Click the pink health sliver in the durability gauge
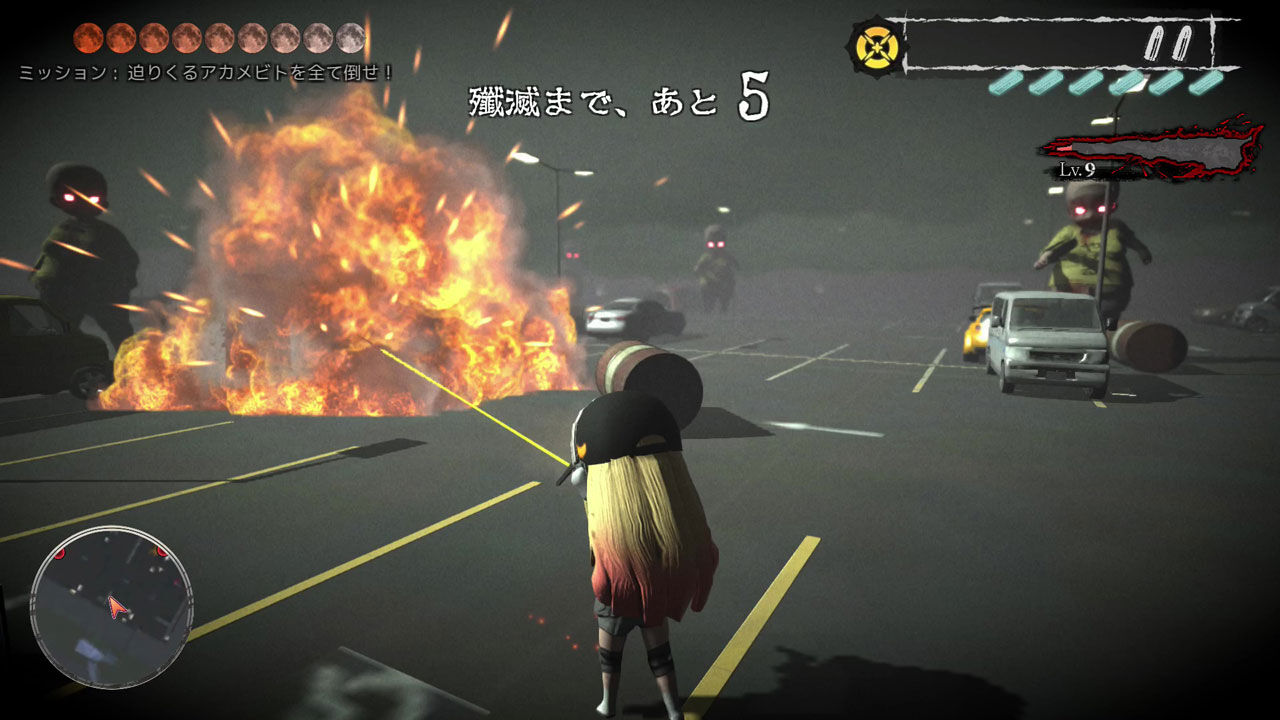The image size is (1280, 720). point(1065,148)
